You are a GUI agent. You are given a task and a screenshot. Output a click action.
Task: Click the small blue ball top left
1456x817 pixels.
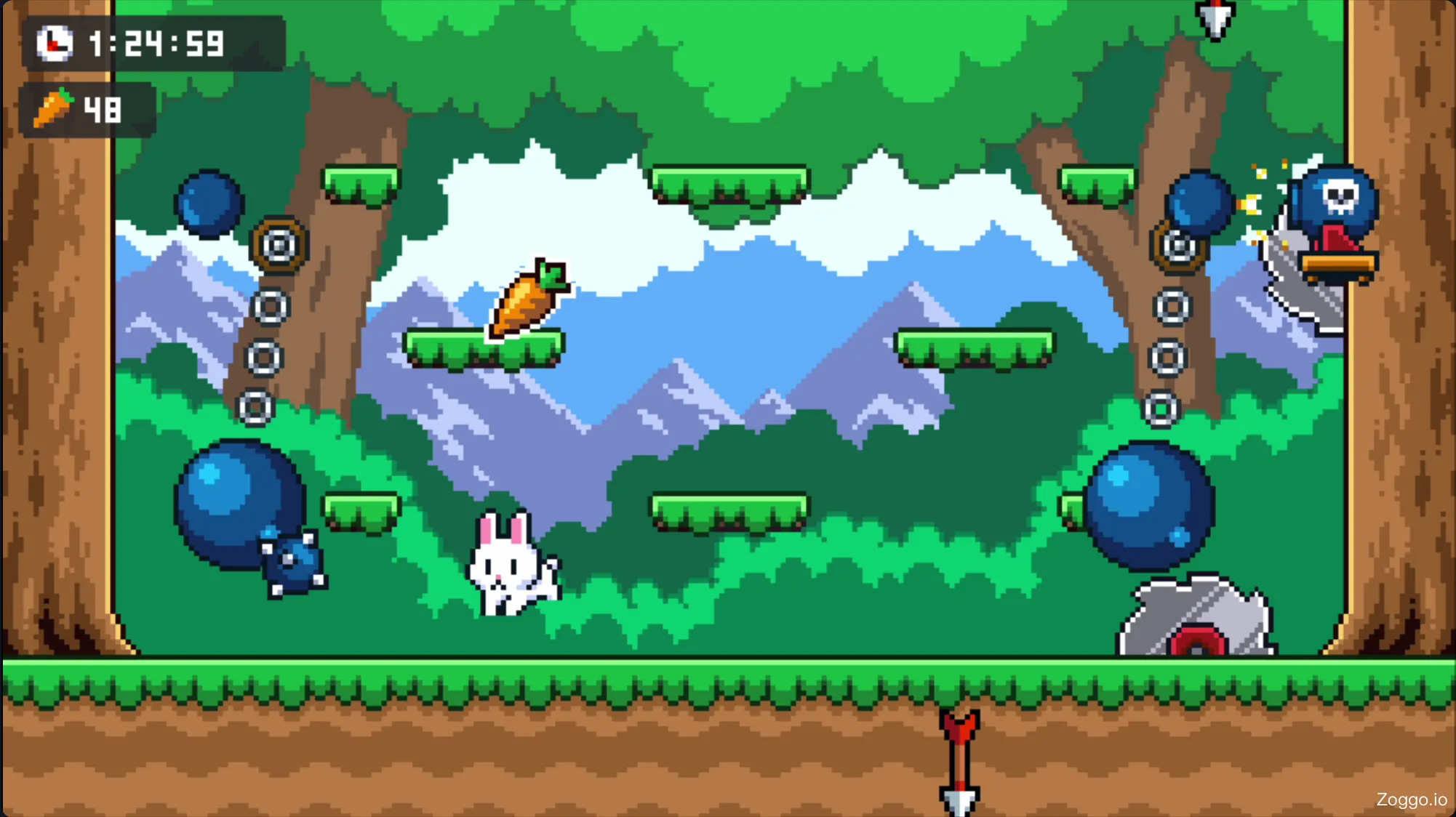click(211, 202)
